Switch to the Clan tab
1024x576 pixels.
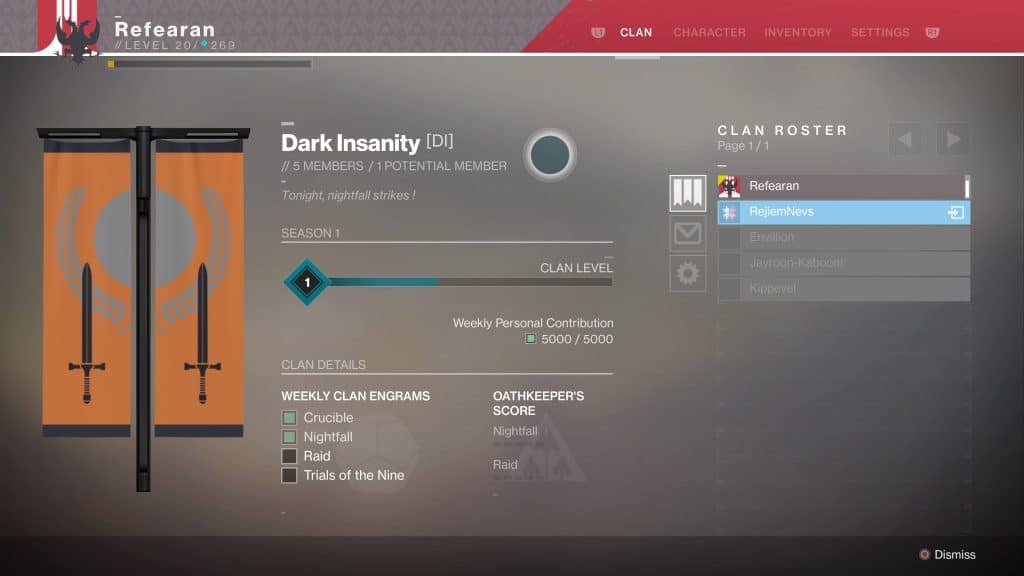tap(636, 33)
